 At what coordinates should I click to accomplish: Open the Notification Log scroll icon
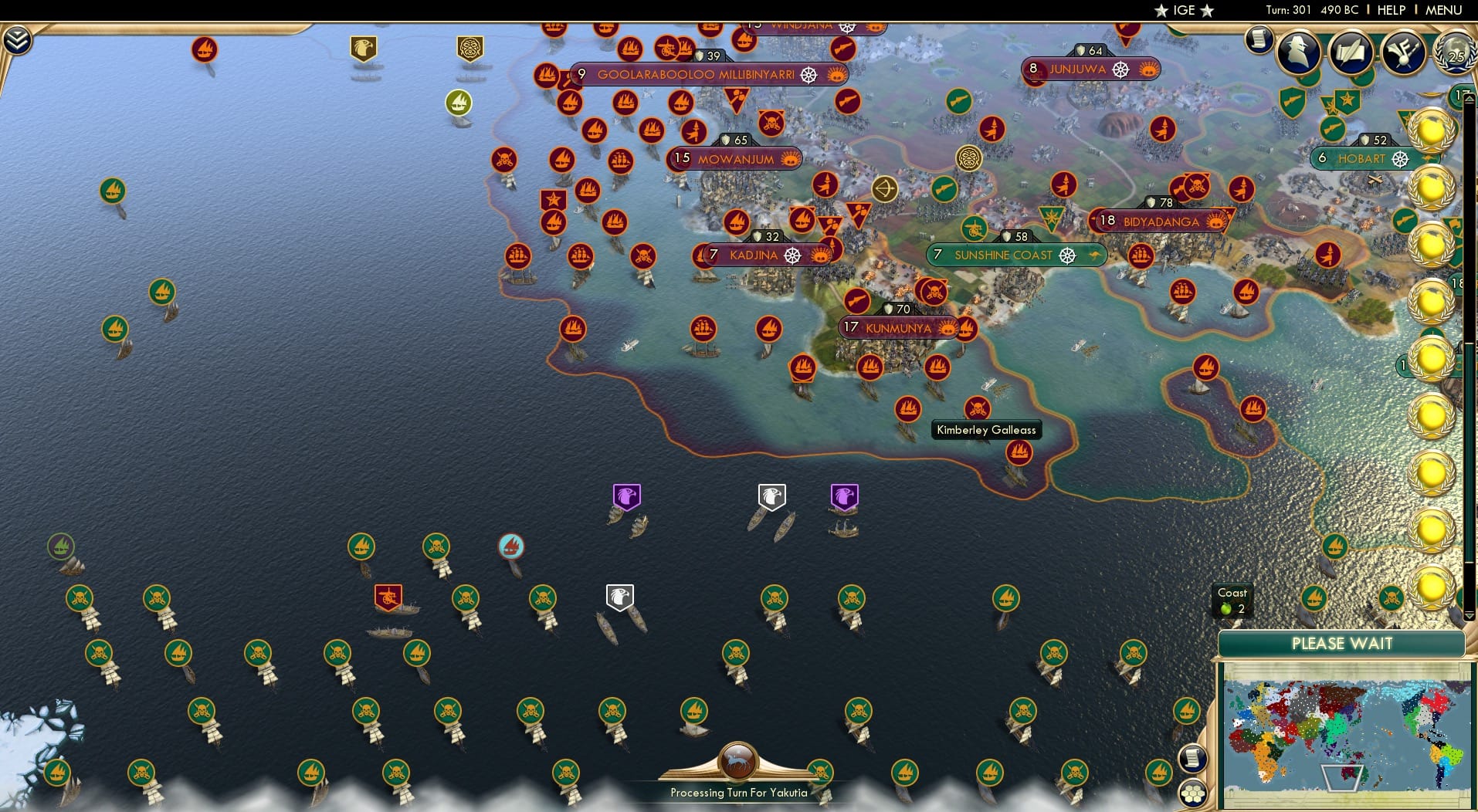coord(1258,40)
